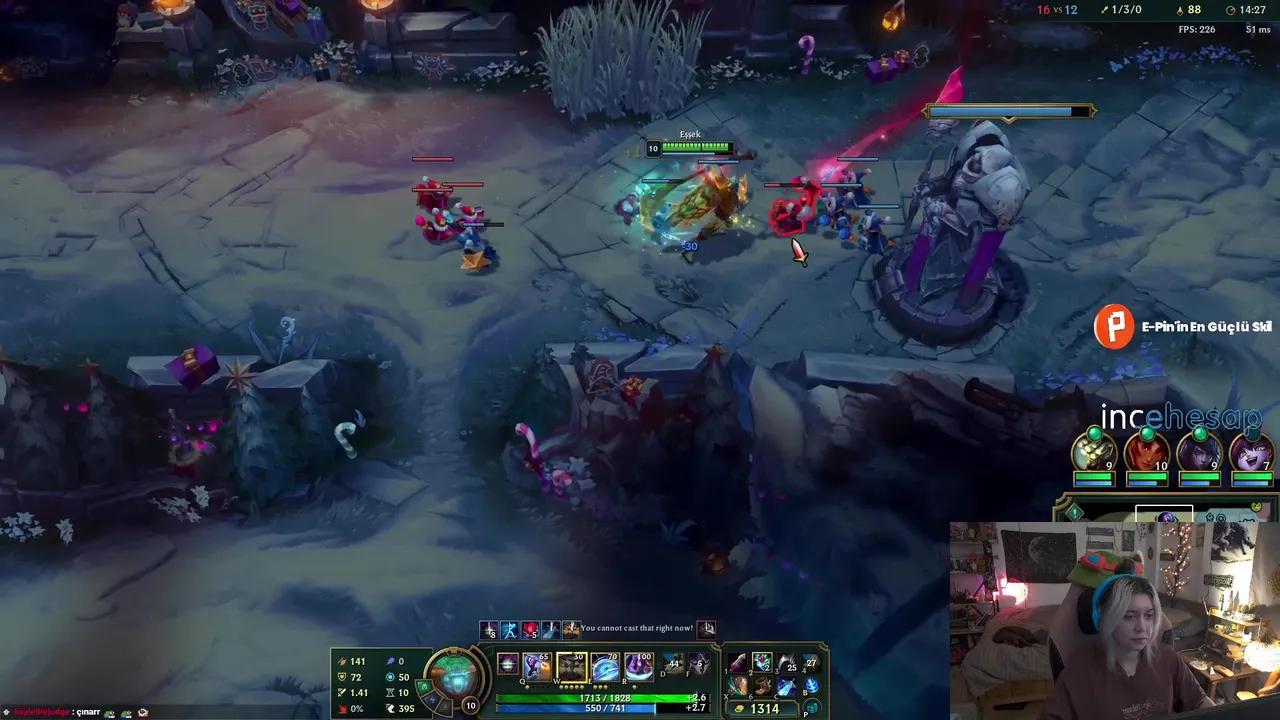
Task: Click the attack damage stat icon showing 141
Action: pos(343,662)
